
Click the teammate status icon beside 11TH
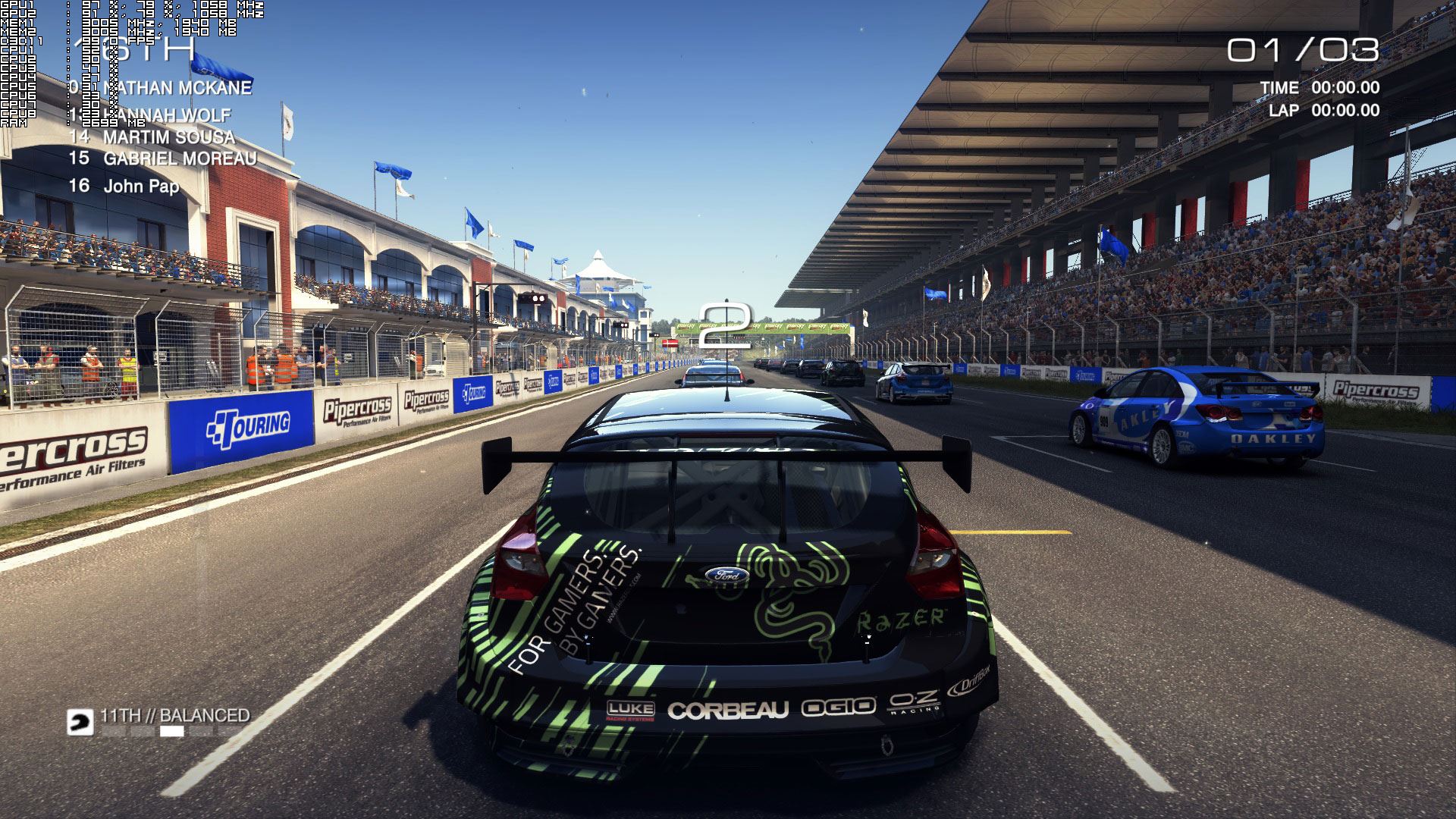tap(80, 723)
